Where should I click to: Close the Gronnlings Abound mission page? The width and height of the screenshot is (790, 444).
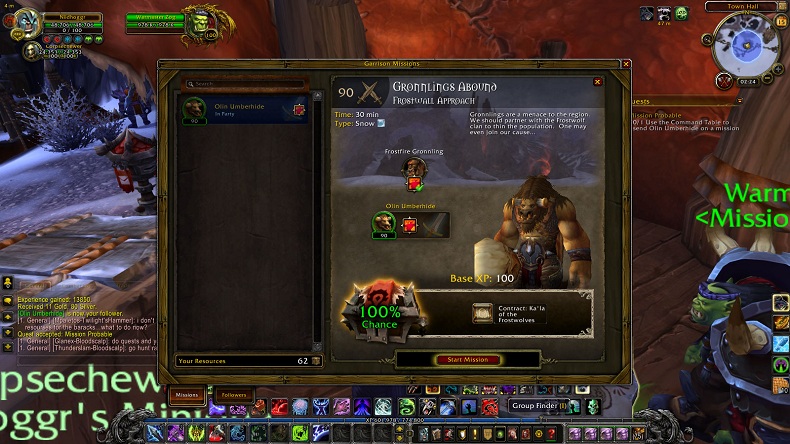pyautogui.click(x=598, y=82)
